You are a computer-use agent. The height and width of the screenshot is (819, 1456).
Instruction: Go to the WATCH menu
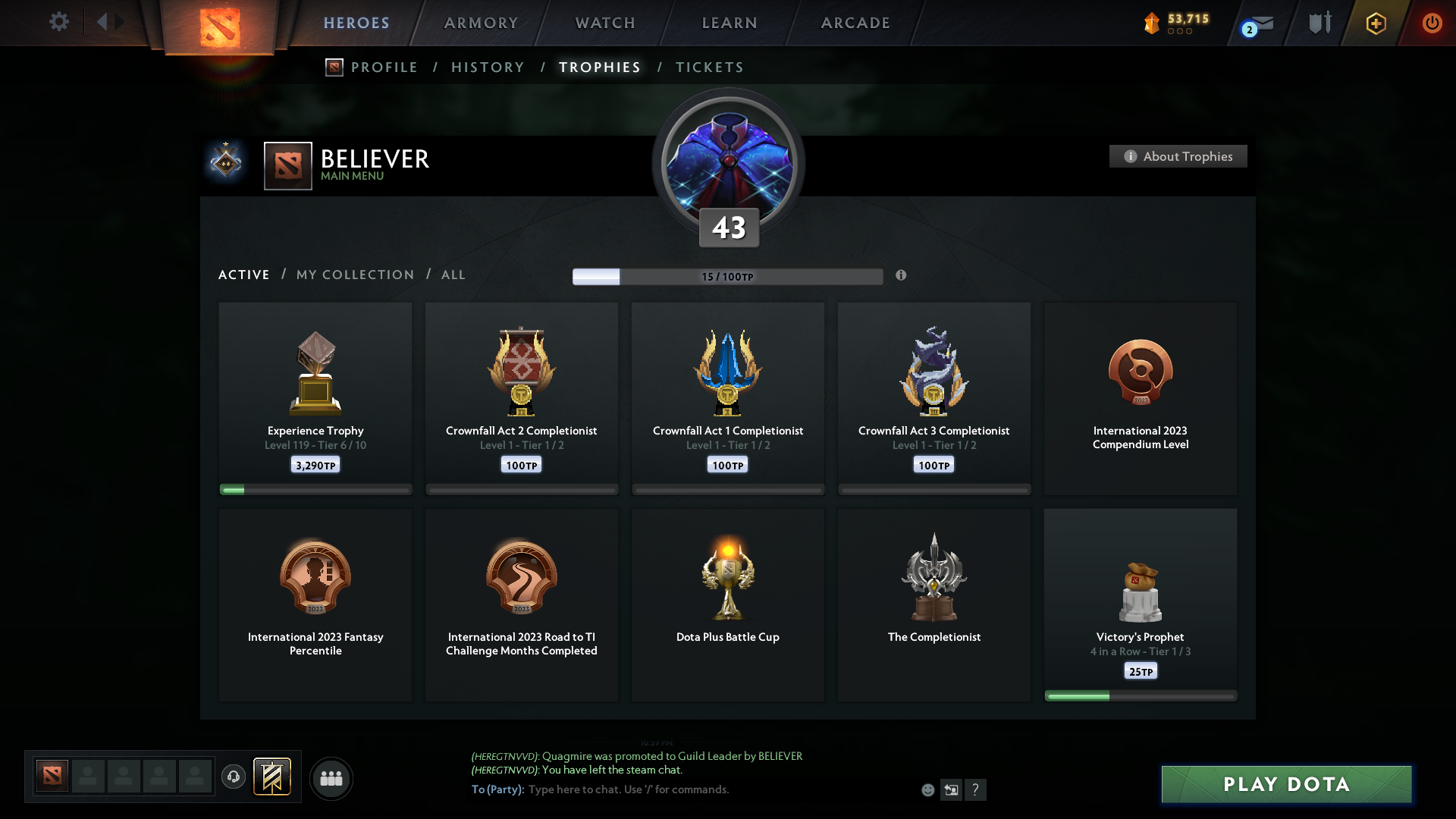click(x=604, y=23)
